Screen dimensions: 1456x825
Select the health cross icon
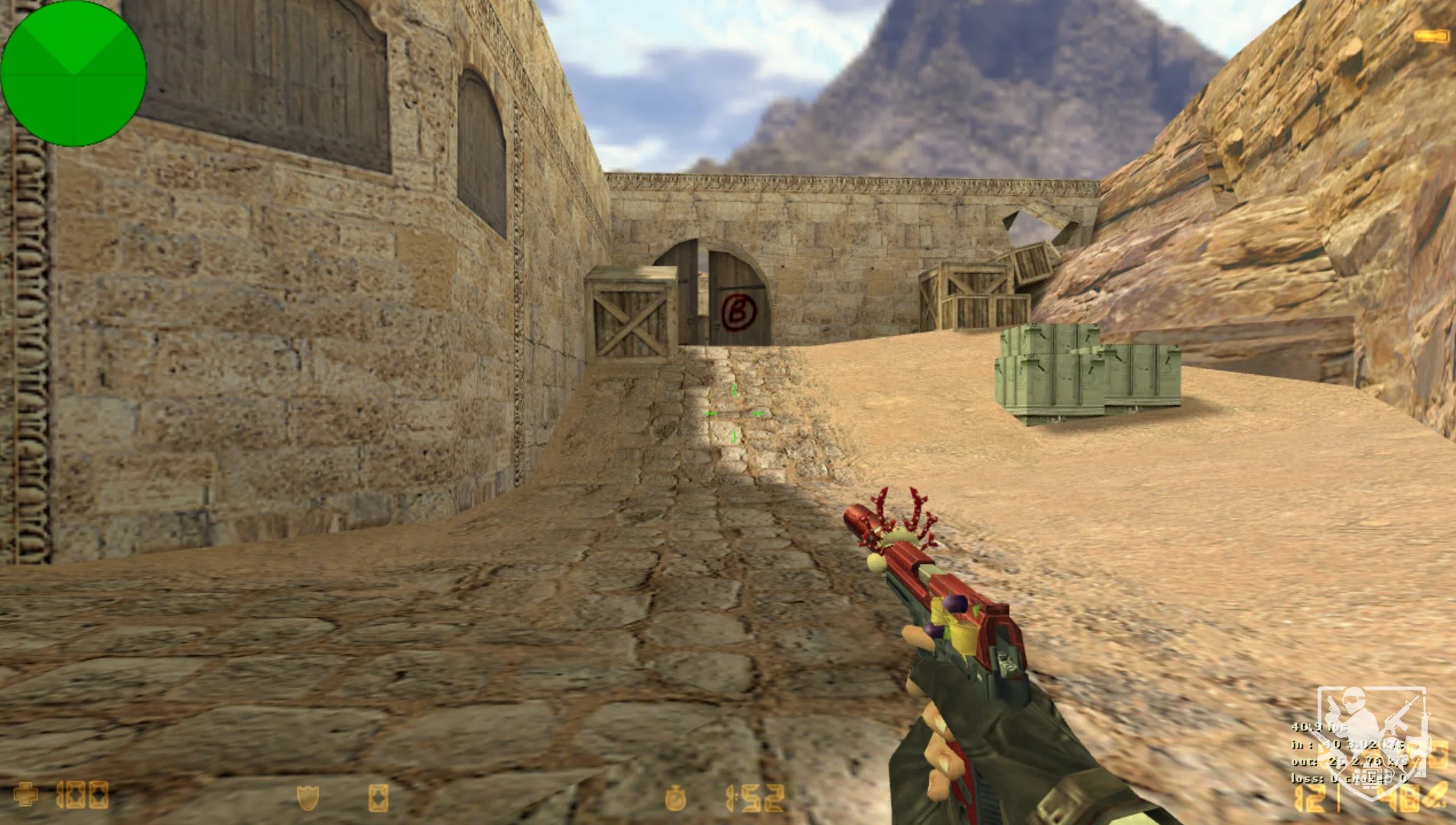(26, 795)
